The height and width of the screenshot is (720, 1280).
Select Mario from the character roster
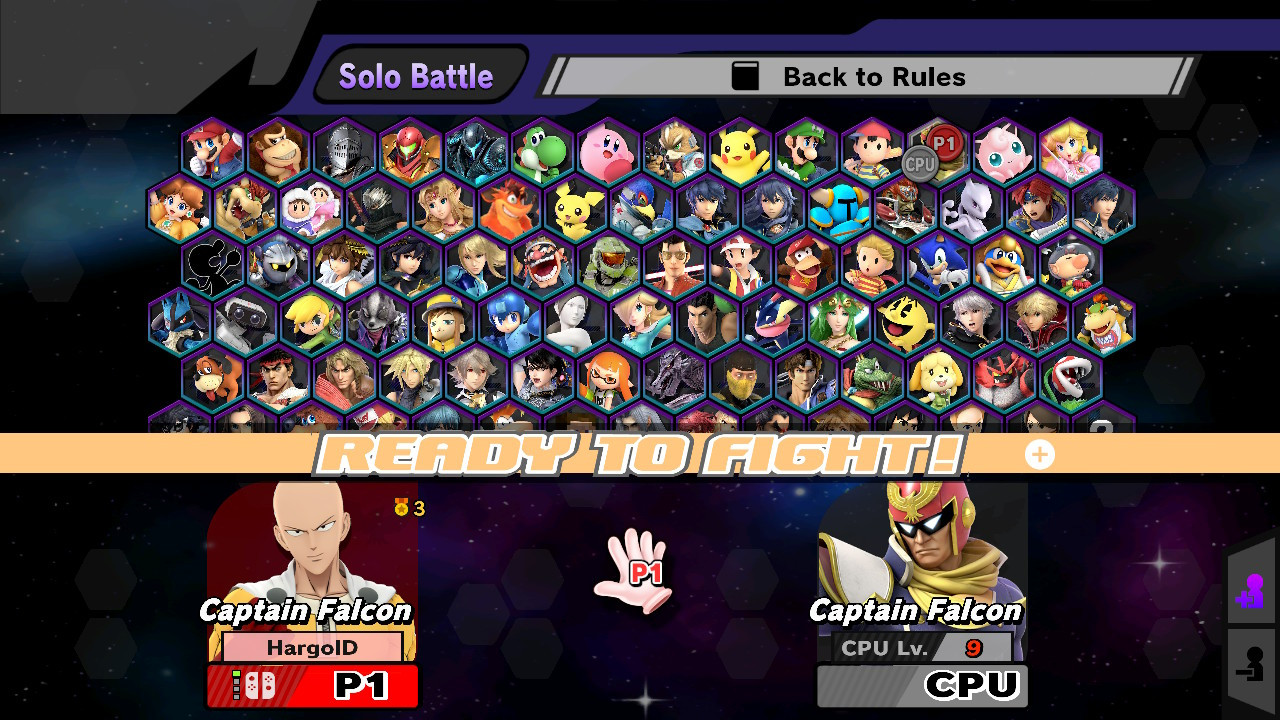click(210, 150)
